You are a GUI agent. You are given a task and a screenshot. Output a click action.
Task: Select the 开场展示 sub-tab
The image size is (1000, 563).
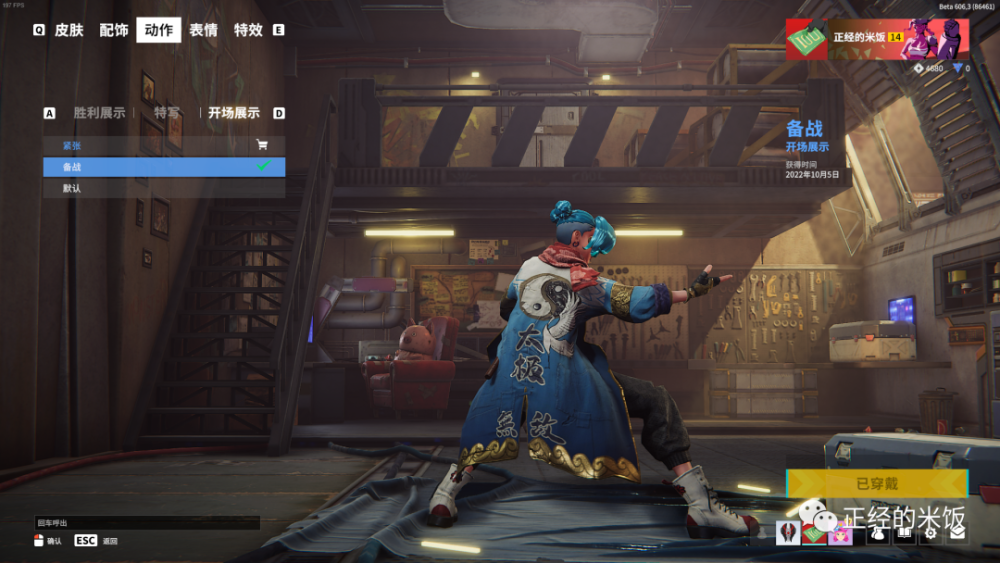(234, 113)
